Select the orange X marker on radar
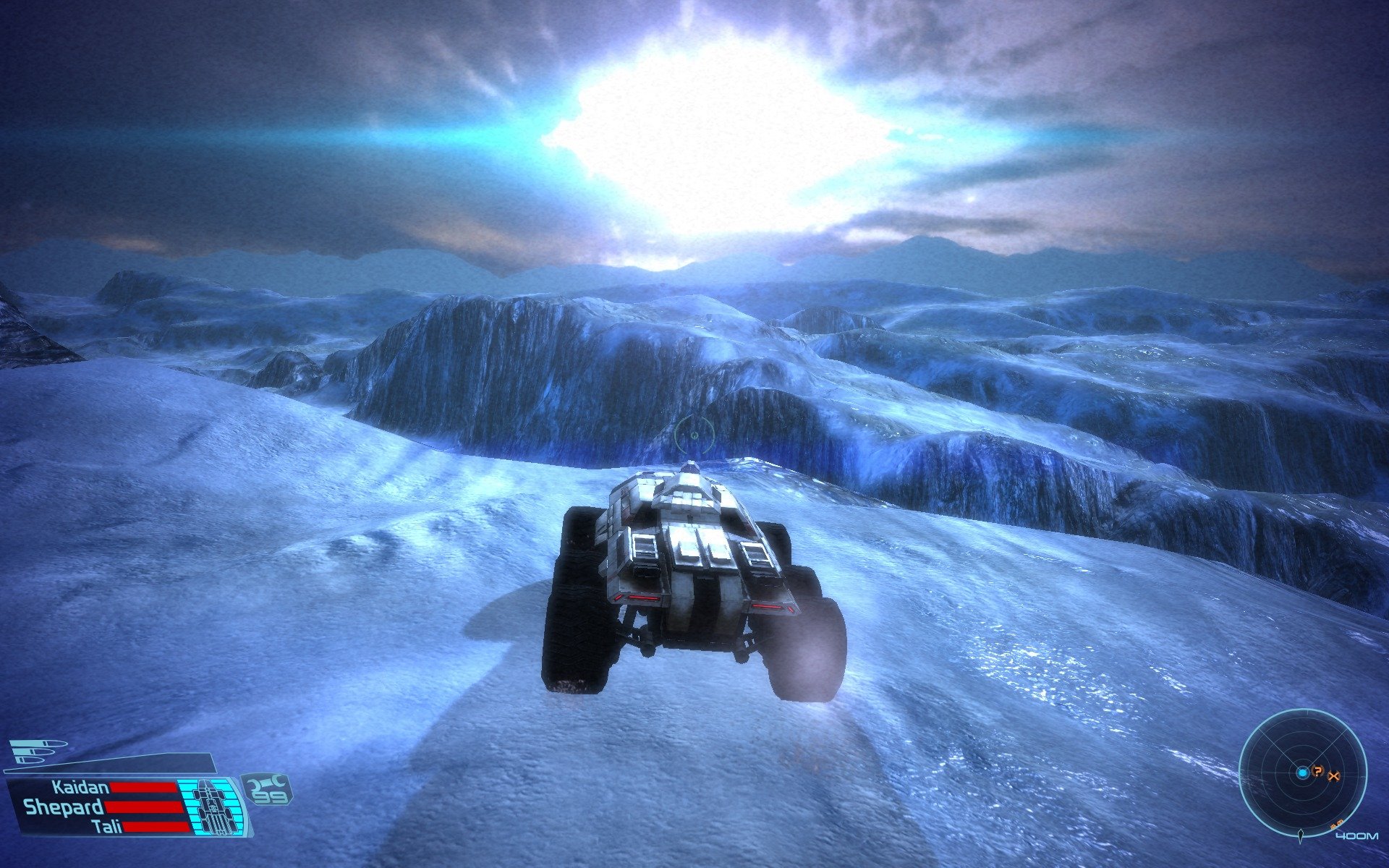This screenshot has height=868, width=1389. pos(1335,776)
